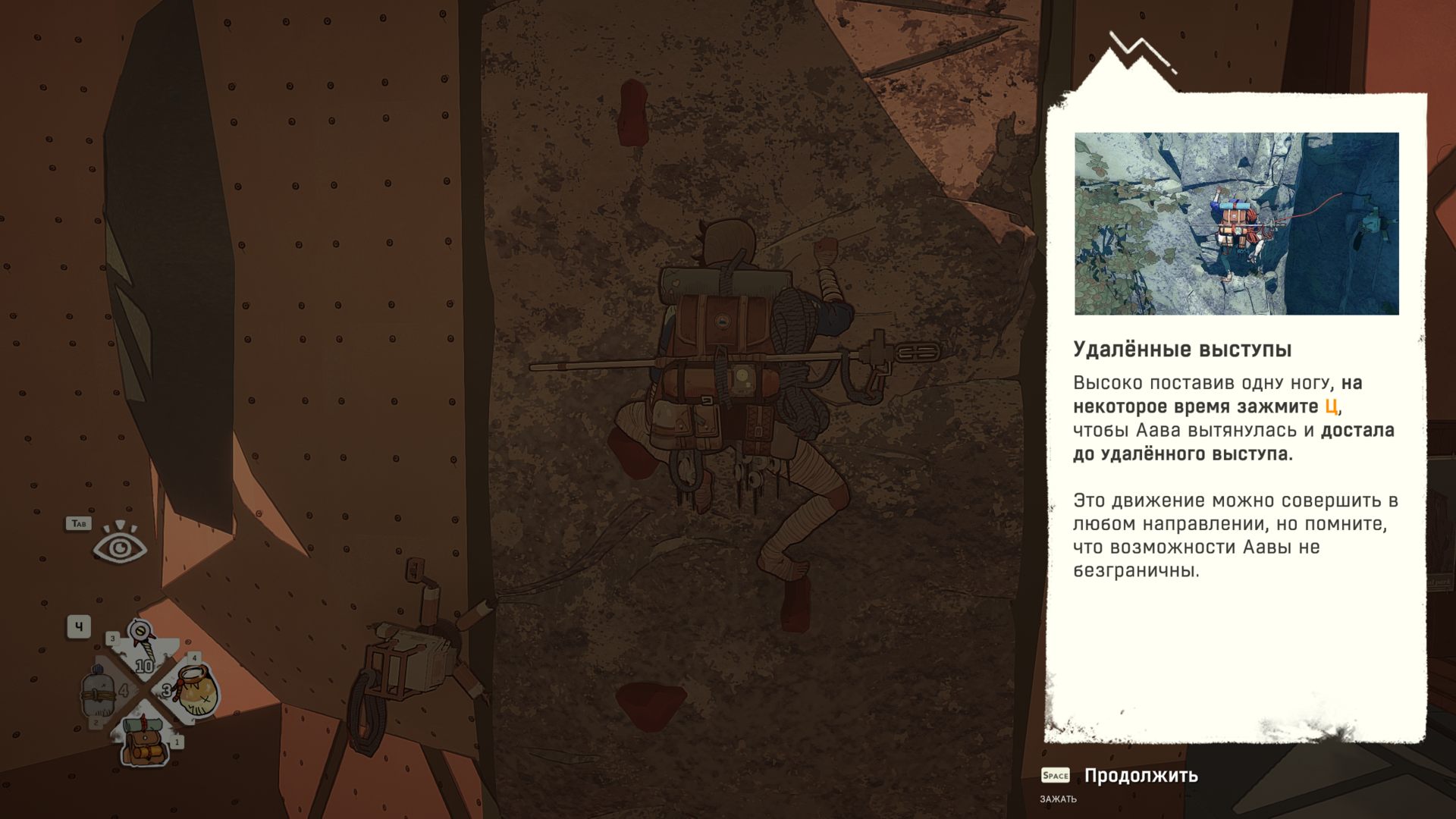Open slot 1 below the item wheel
Viewport: 1456px width, 819px height.
[177, 742]
